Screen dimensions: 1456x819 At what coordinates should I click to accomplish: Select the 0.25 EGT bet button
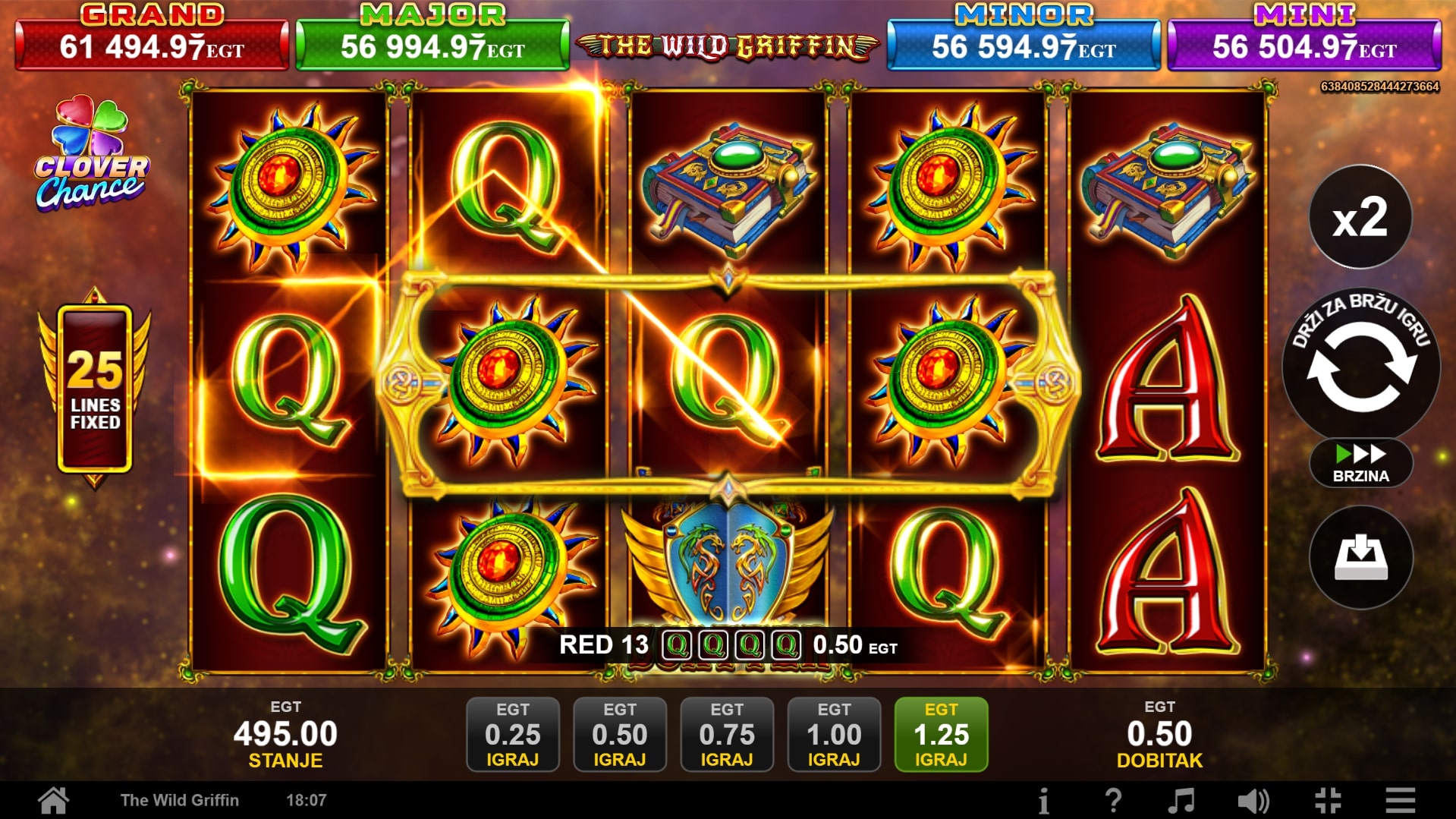pos(513,734)
